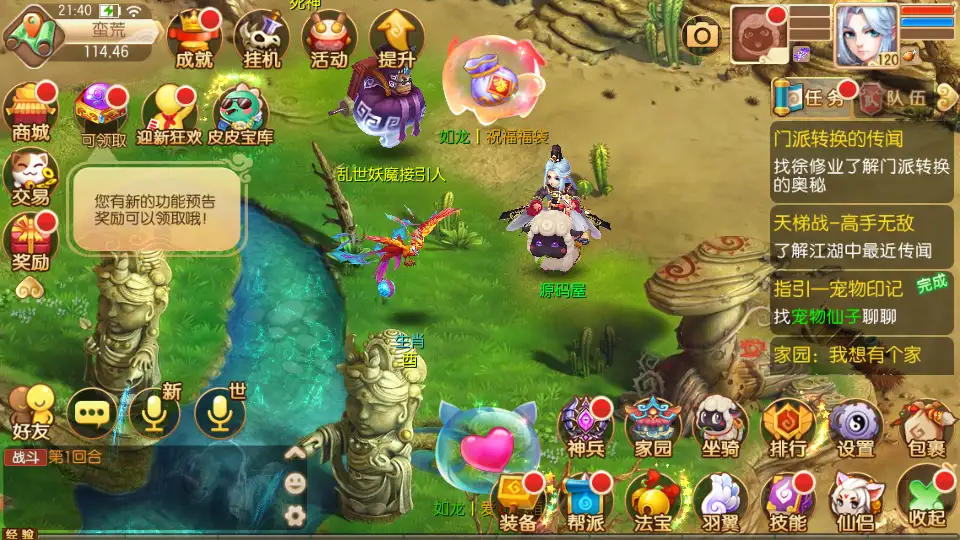Tap the 提升 upgrade arrow
960x540 pixels.
click(397, 38)
